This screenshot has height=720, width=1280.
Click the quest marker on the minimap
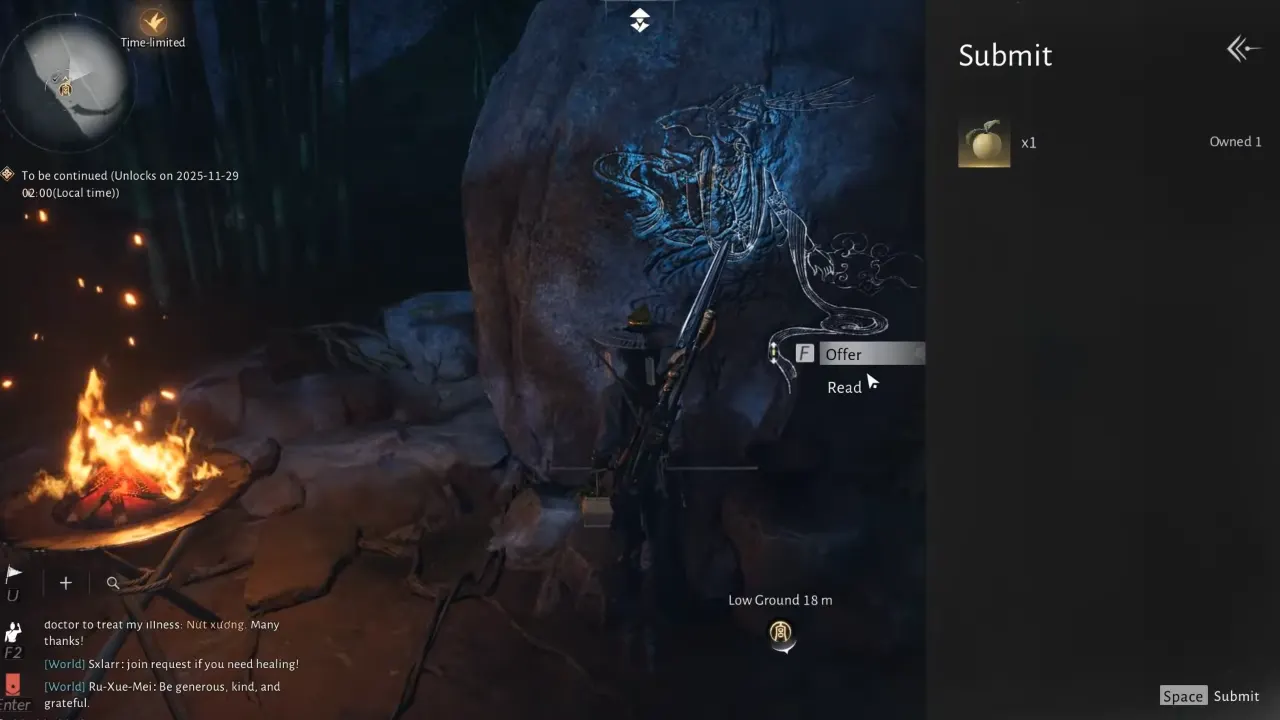(65, 89)
